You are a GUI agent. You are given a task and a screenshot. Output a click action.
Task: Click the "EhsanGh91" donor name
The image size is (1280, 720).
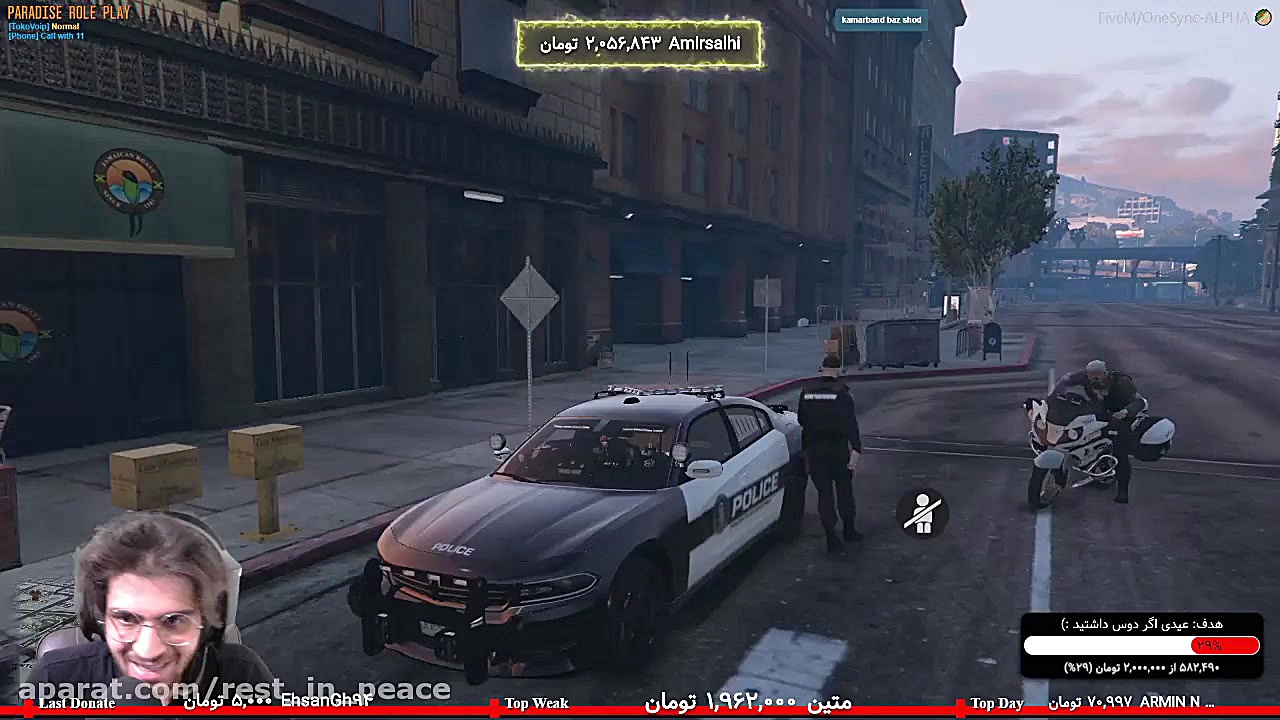[x=324, y=703]
